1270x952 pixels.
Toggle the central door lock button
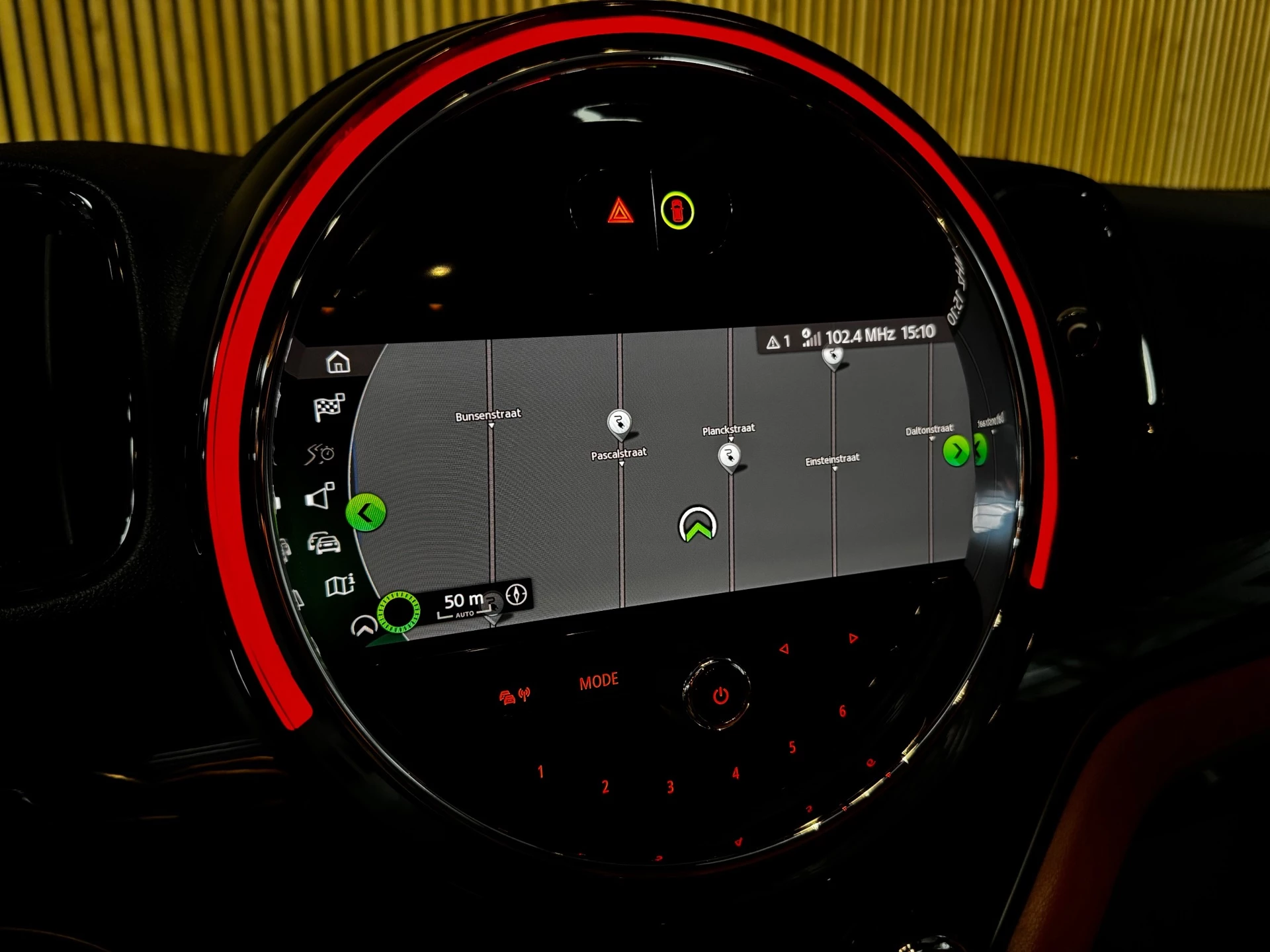(x=677, y=211)
